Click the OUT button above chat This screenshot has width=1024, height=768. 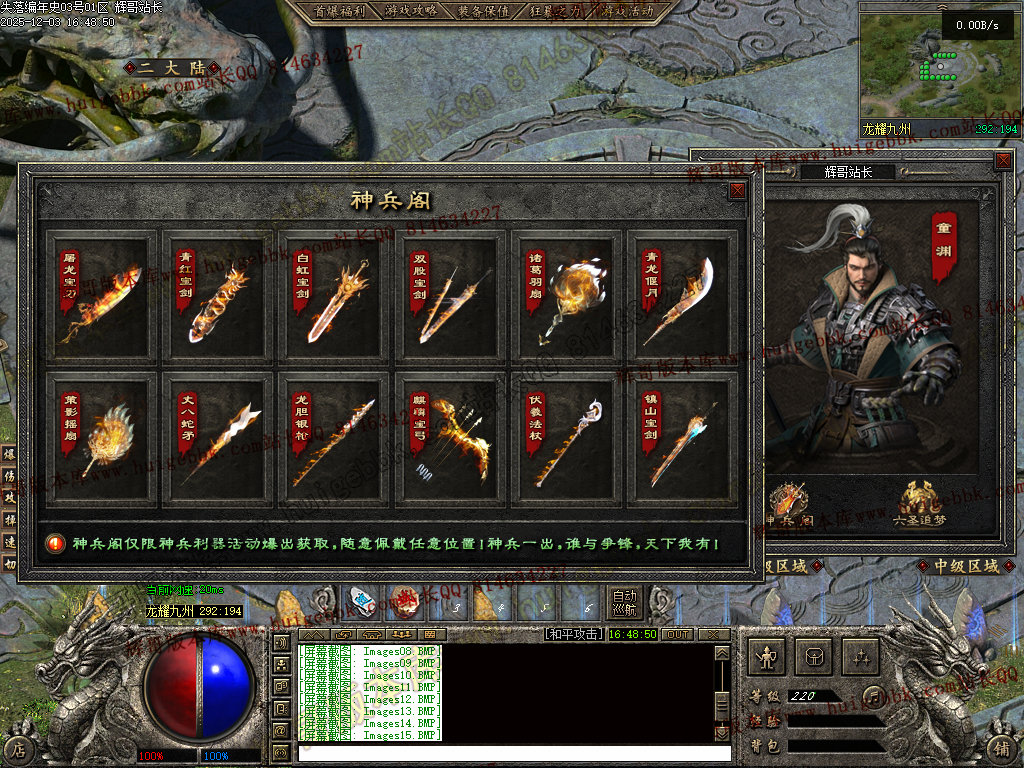(677, 634)
